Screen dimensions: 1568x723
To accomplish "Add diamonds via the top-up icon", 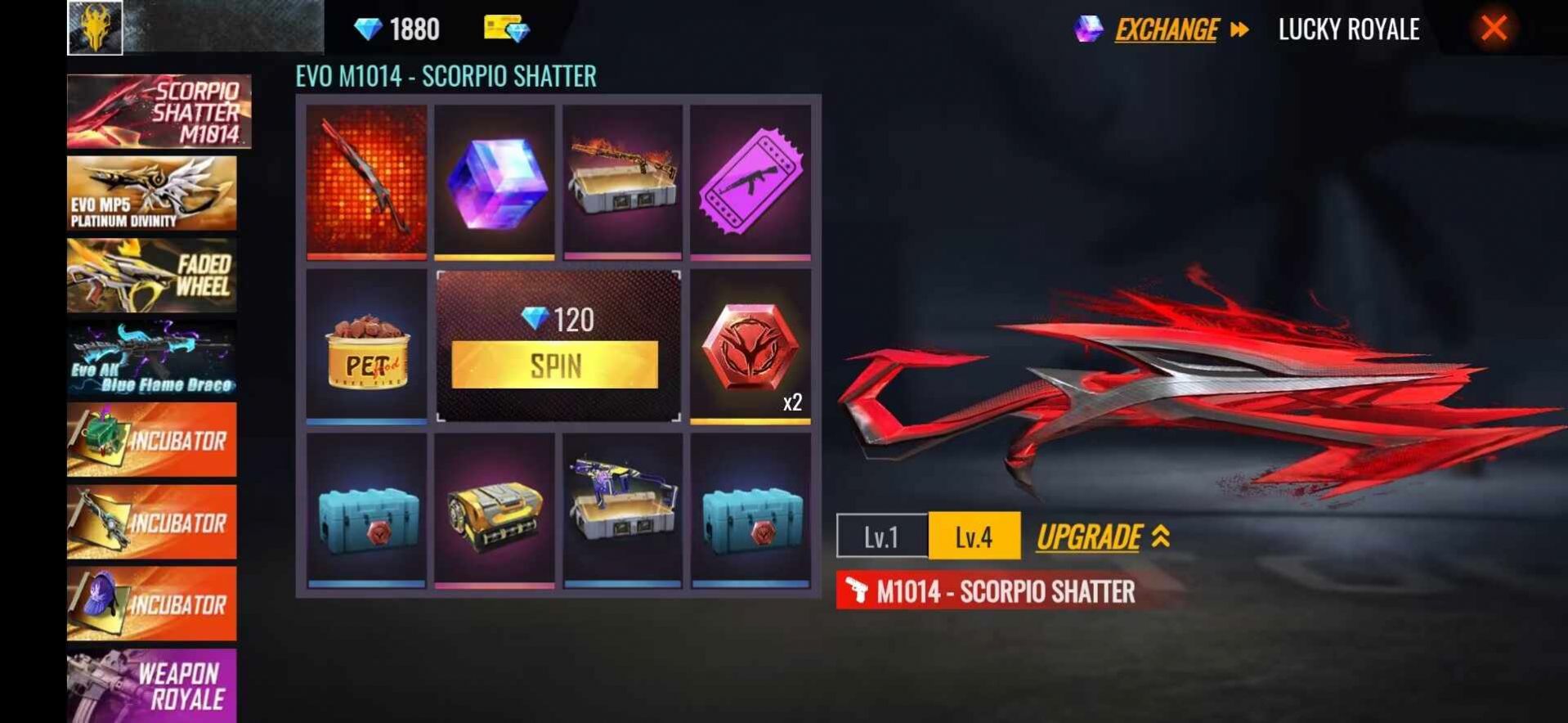I will tap(506, 29).
